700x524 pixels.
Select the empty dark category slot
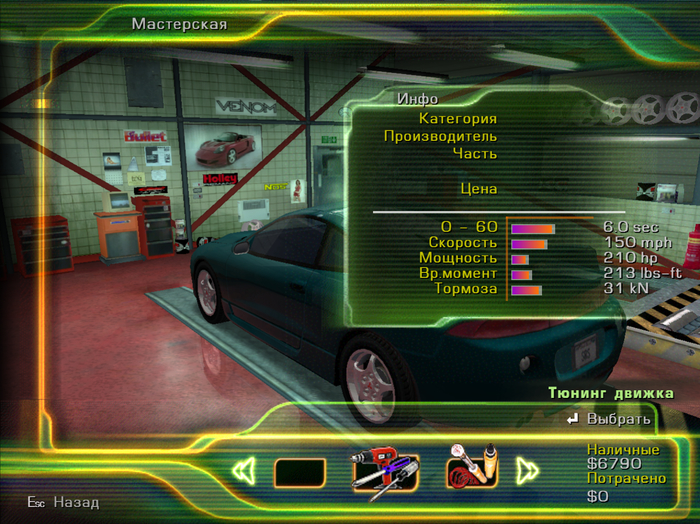pos(299,472)
